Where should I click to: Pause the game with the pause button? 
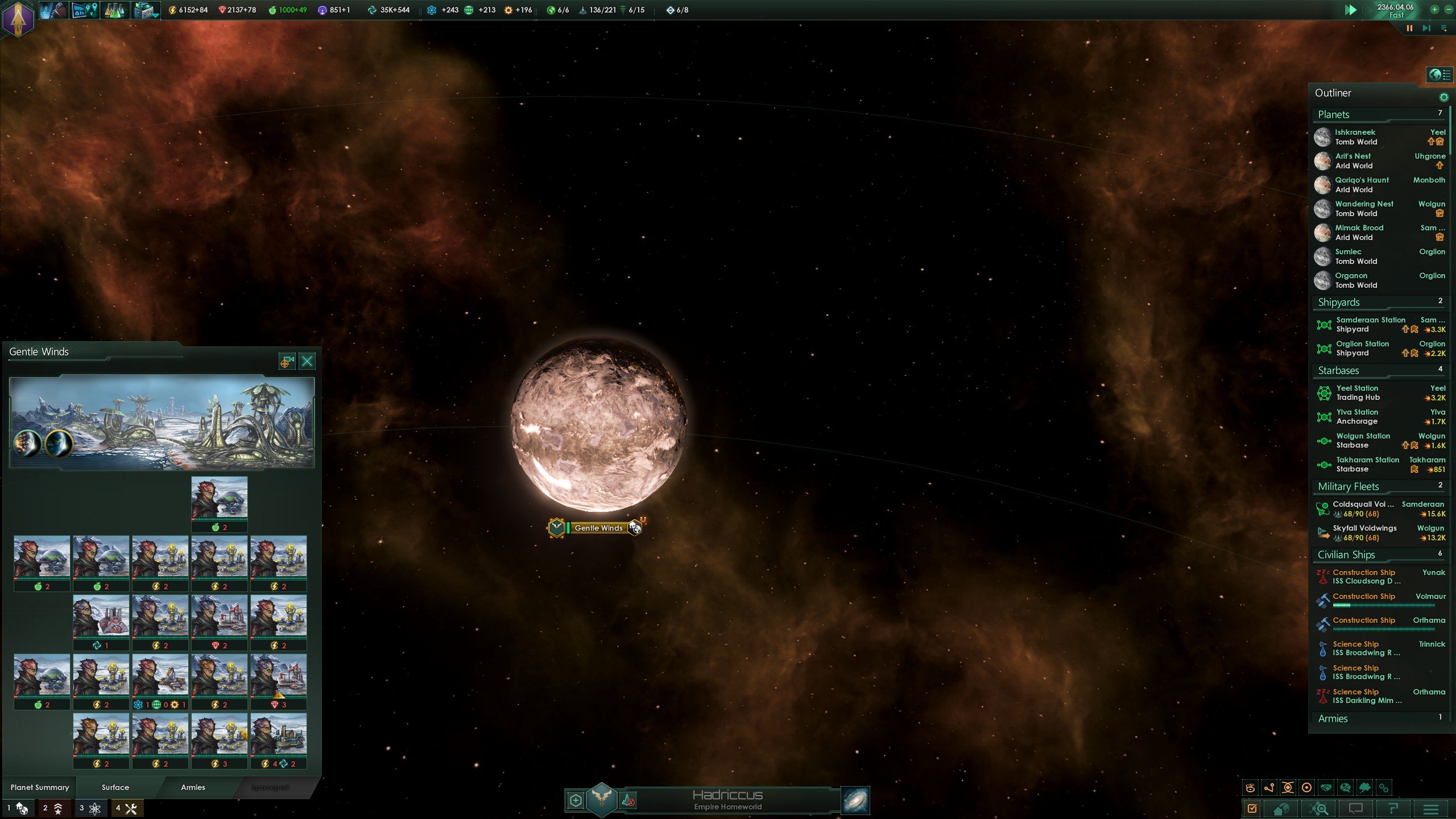point(1409,28)
